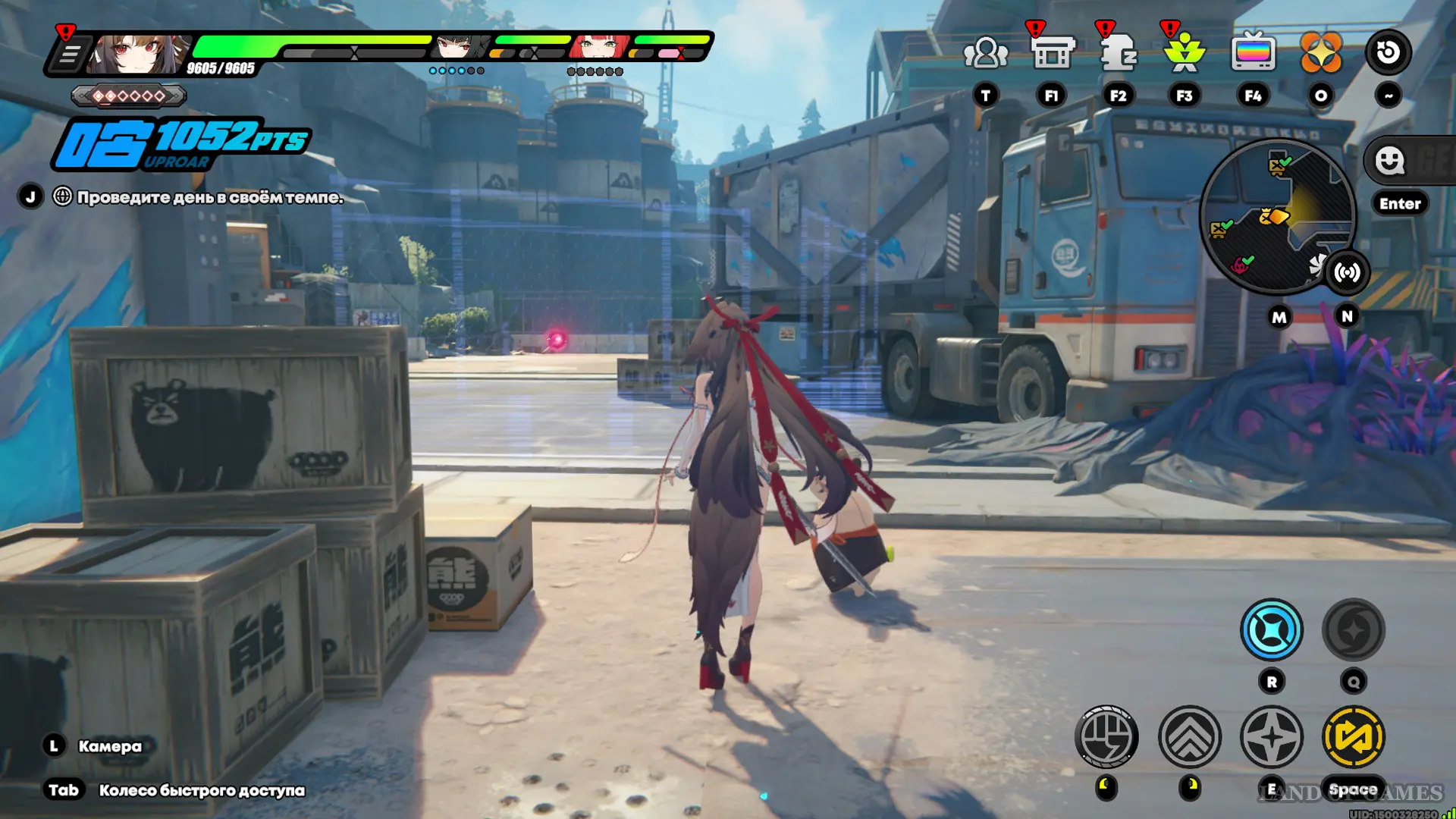Open the rainbow TV screen icon
This screenshot has width=1456, height=819.
point(1253,53)
